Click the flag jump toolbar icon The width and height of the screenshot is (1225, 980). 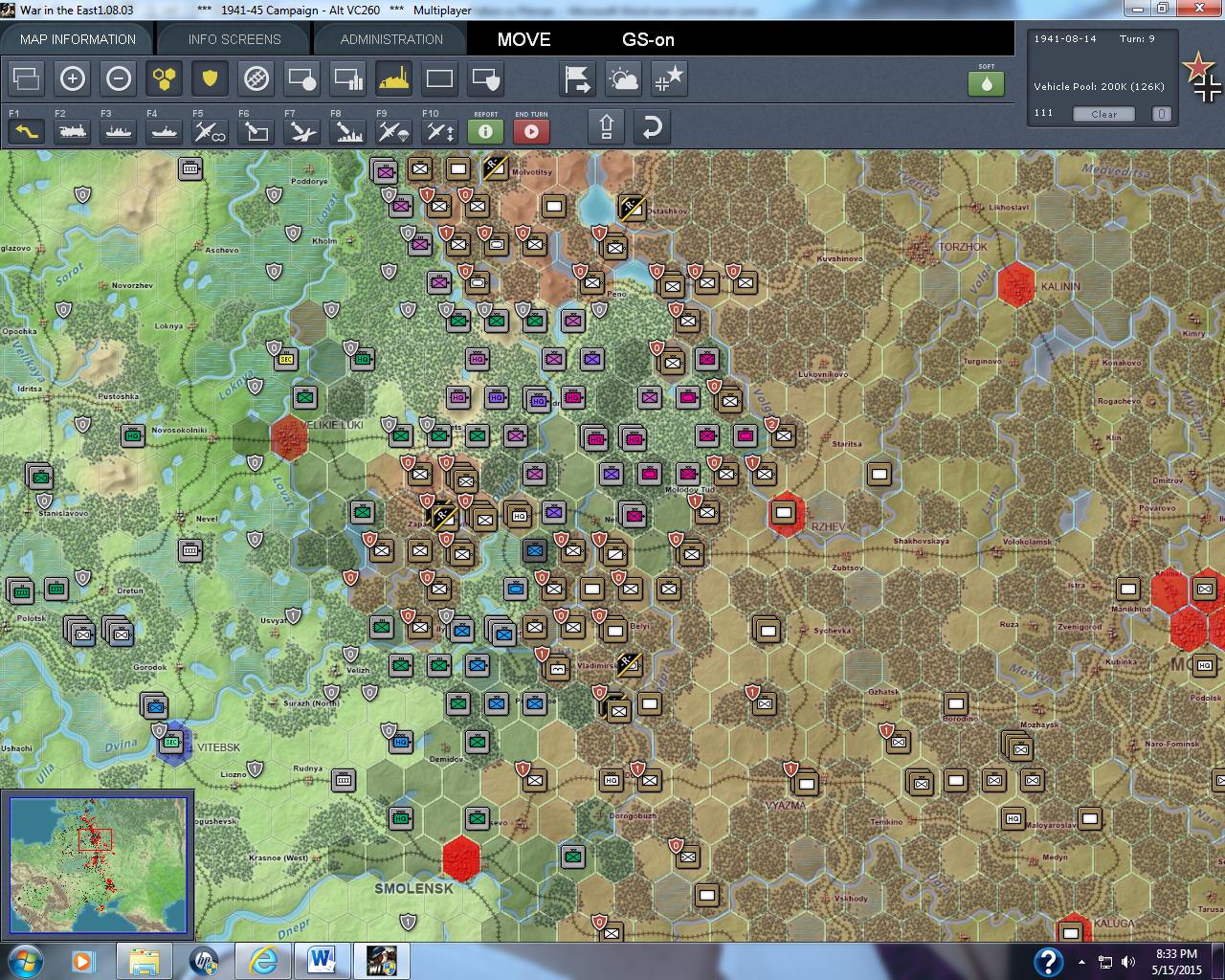[x=577, y=78]
